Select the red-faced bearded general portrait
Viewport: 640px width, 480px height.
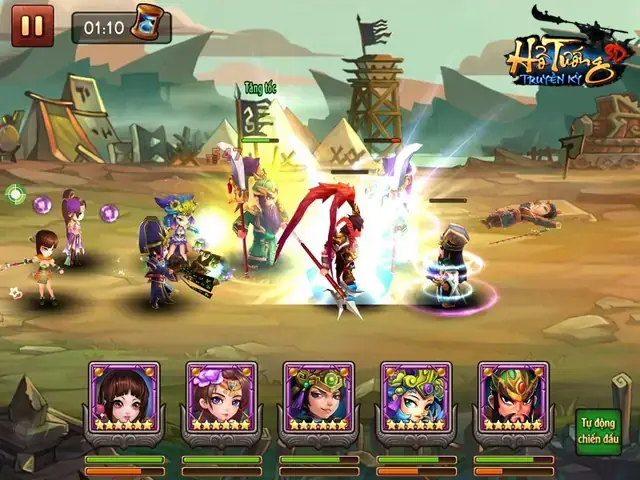point(512,397)
